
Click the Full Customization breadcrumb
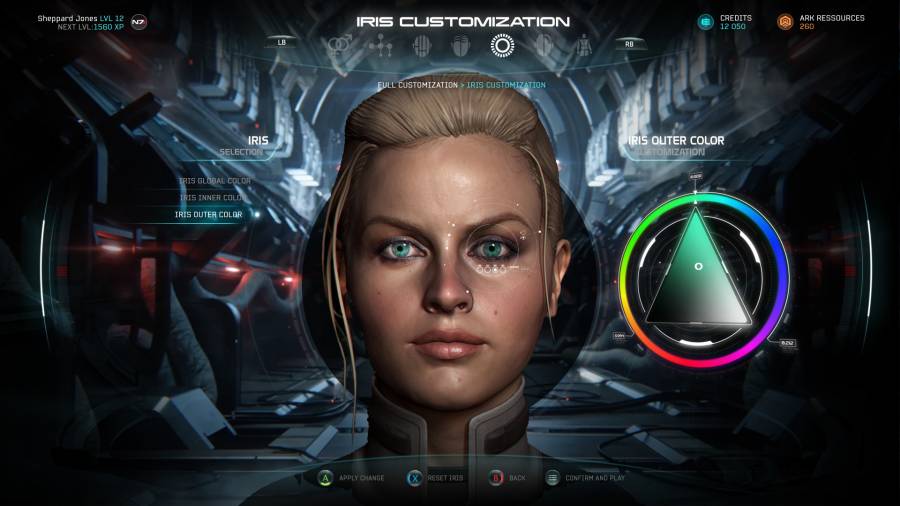416,85
